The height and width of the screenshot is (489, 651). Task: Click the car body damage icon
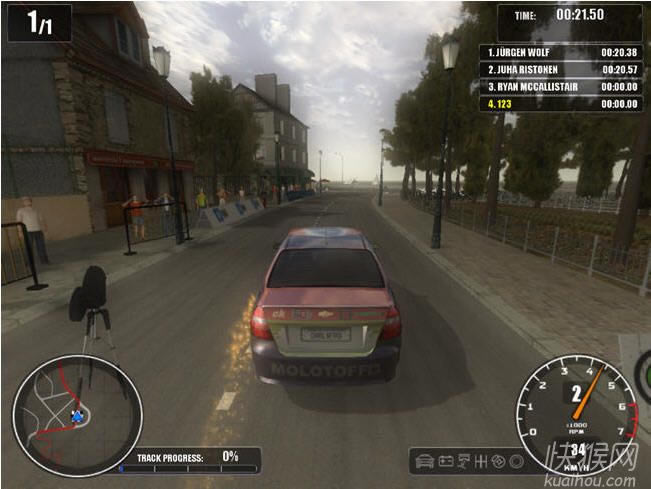426,462
